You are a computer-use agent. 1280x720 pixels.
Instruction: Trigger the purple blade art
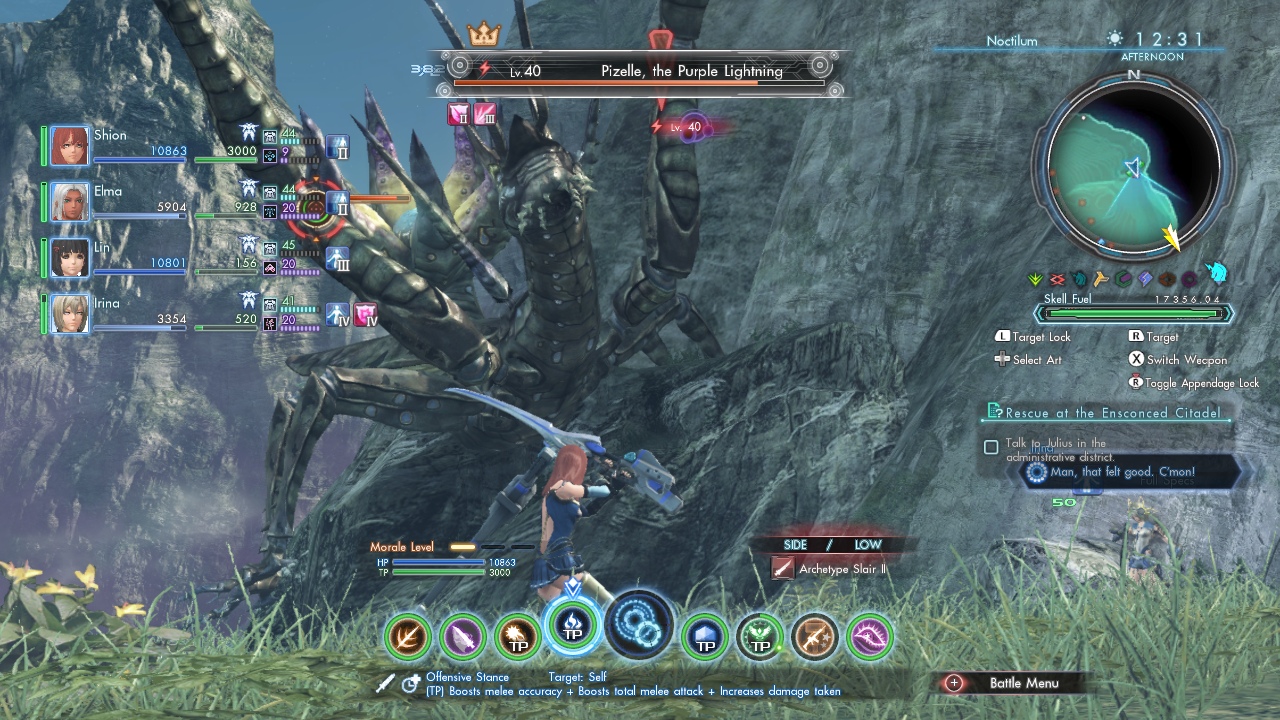463,636
